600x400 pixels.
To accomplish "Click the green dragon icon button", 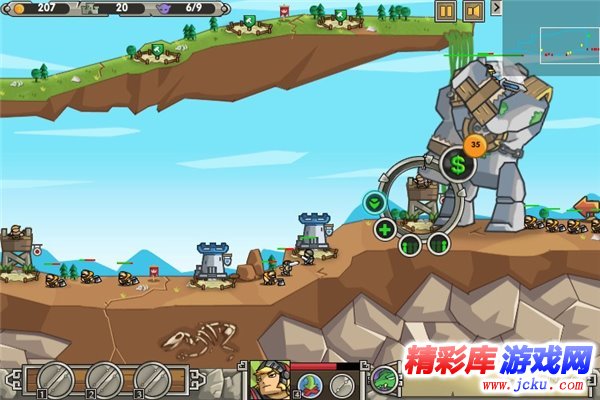I will (x=385, y=380).
